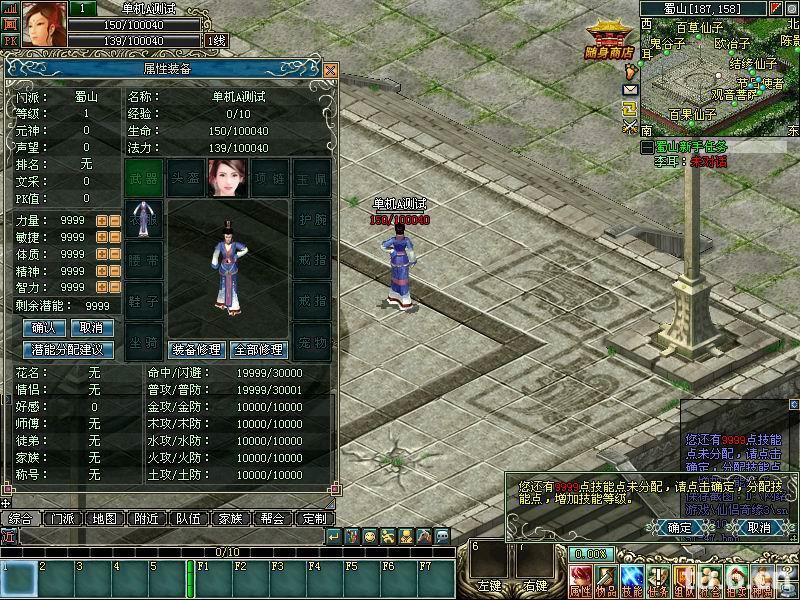Screen dimensions: 800x600
Task: Open the 任务 quest menu icon
Action: coord(658,580)
